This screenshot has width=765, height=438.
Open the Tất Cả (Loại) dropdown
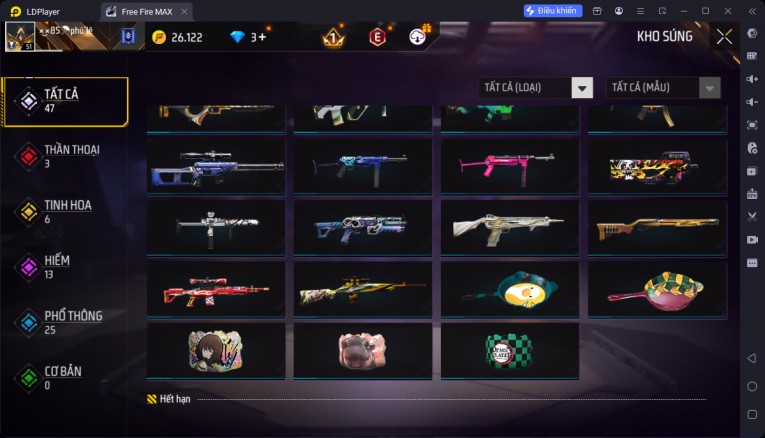coord(536,88)
